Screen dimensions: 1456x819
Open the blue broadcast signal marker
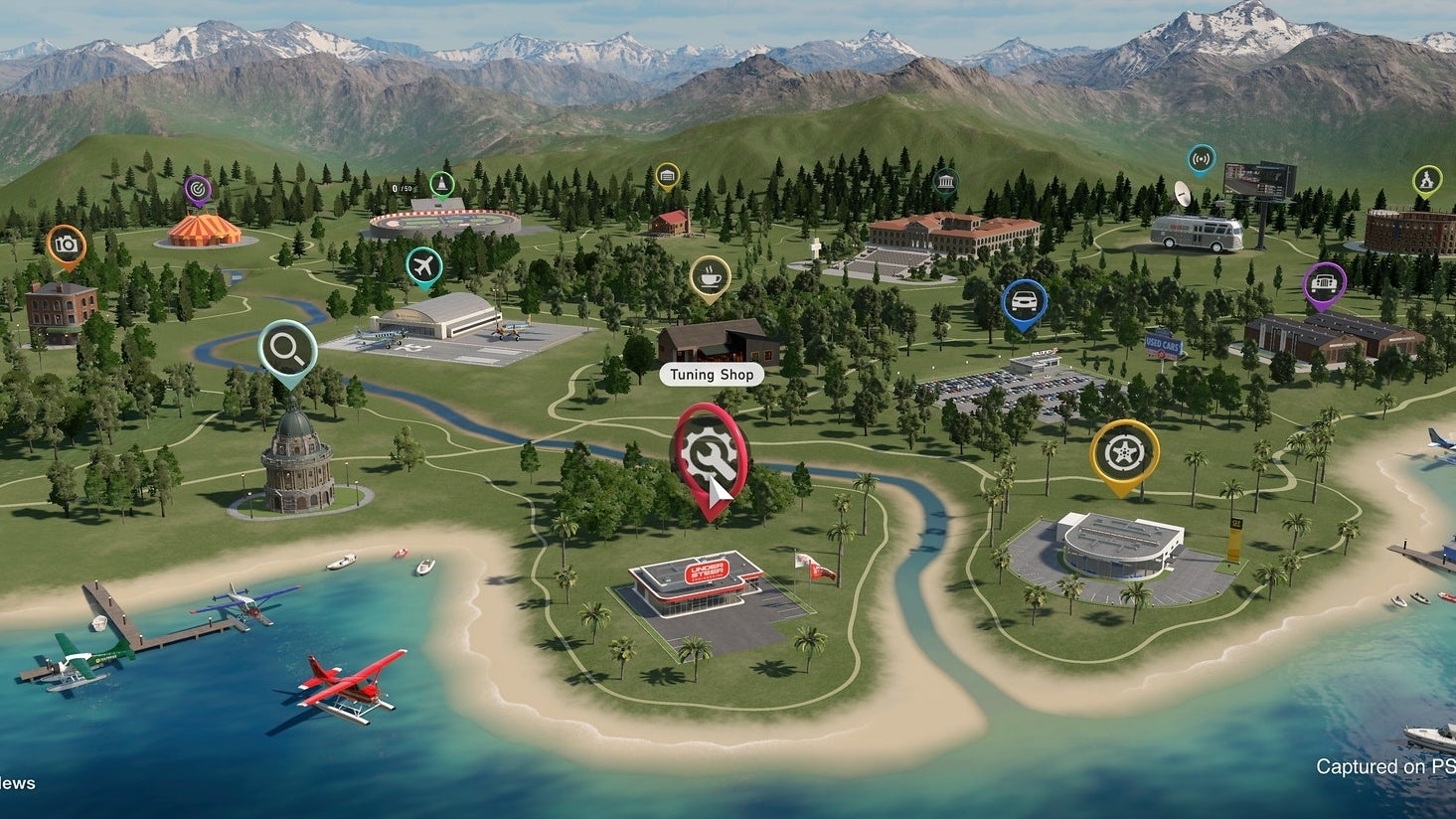1202,158
